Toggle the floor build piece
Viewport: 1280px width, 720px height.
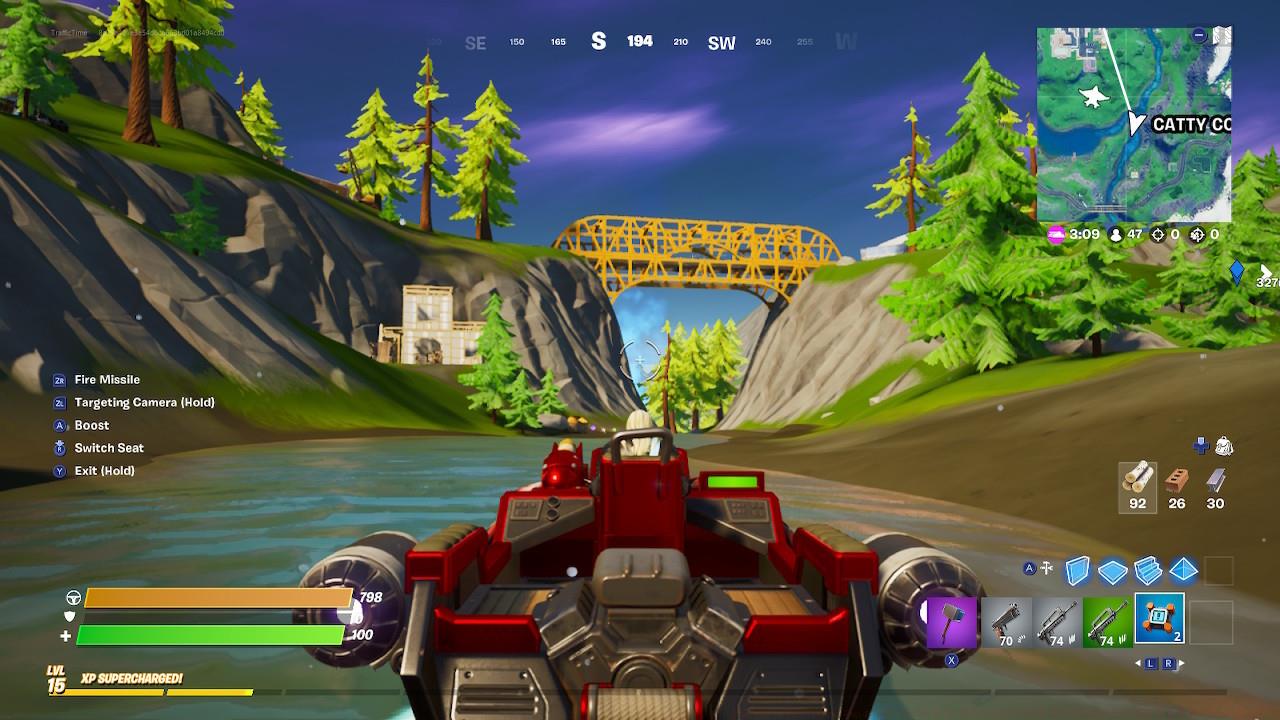pos(1113,570)
